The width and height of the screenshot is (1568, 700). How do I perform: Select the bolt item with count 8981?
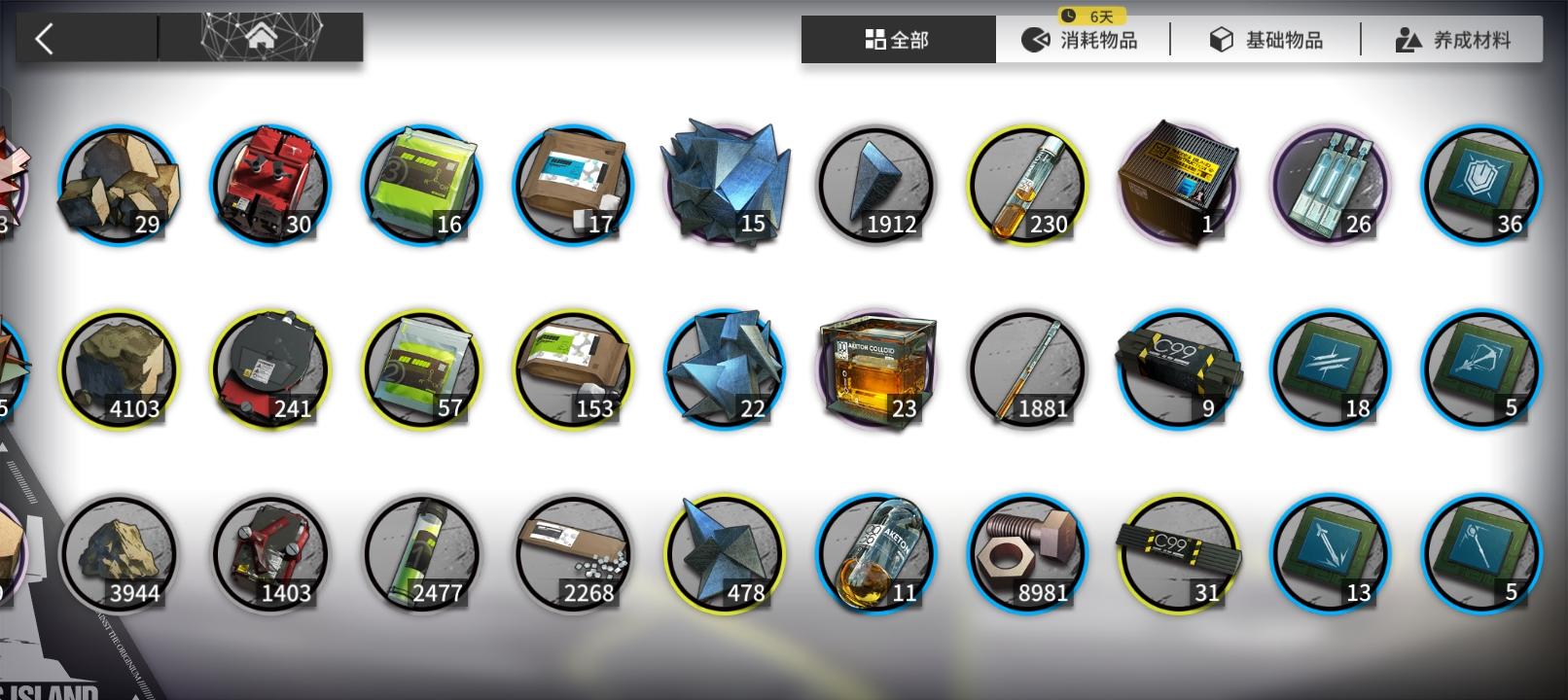click(1026, 552)
